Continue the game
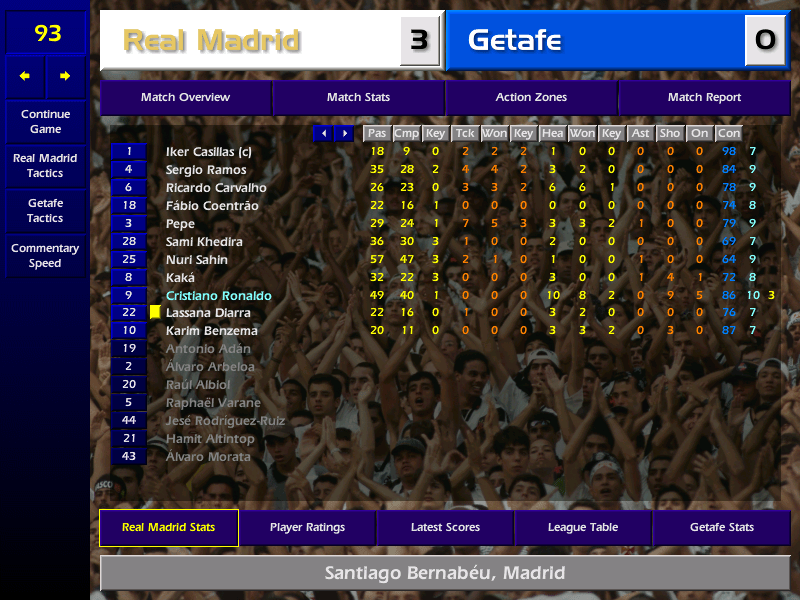Screen dimensions: 800x600 point(45,122)
